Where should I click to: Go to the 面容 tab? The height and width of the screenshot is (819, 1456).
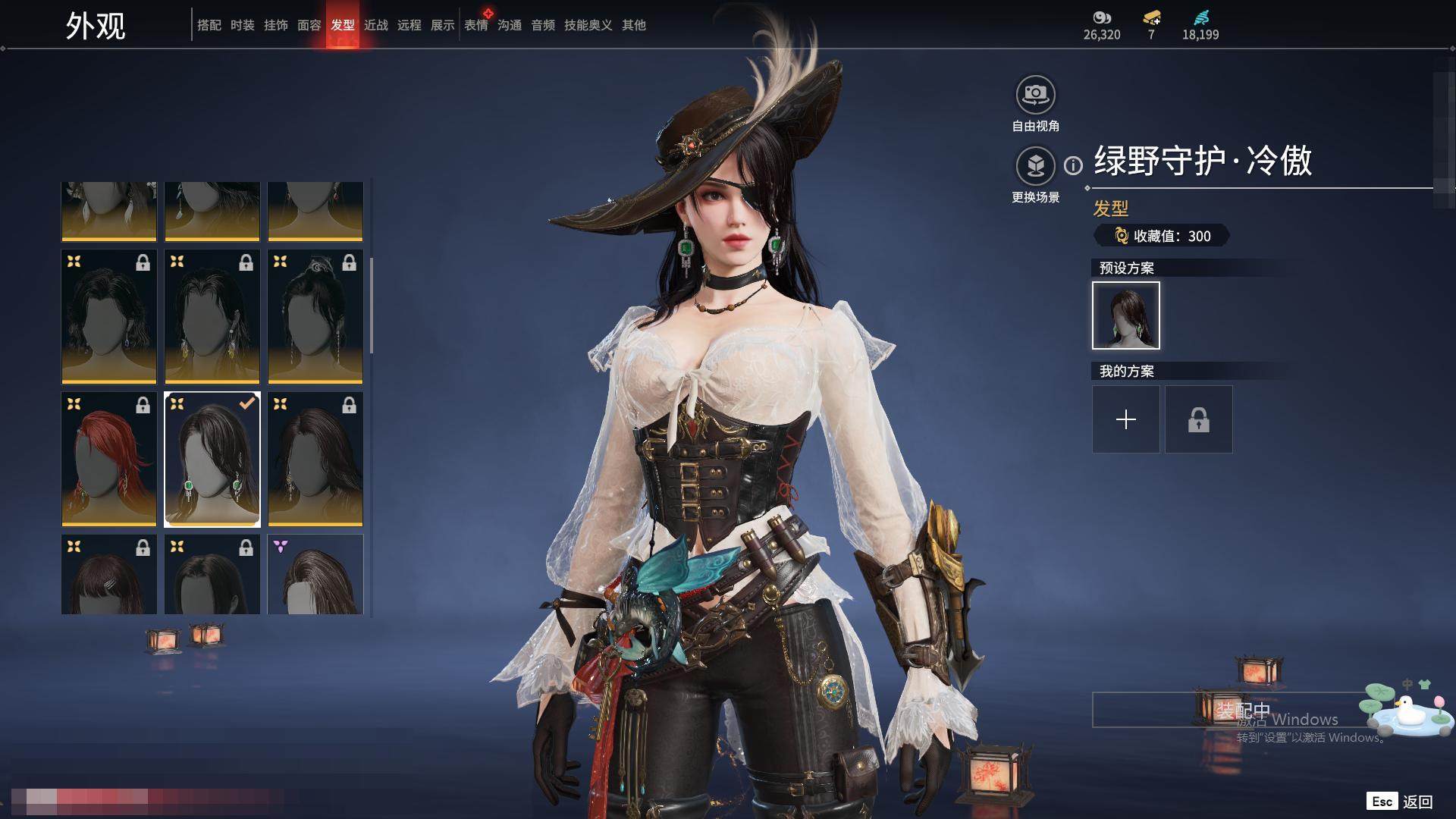point(309,25)
